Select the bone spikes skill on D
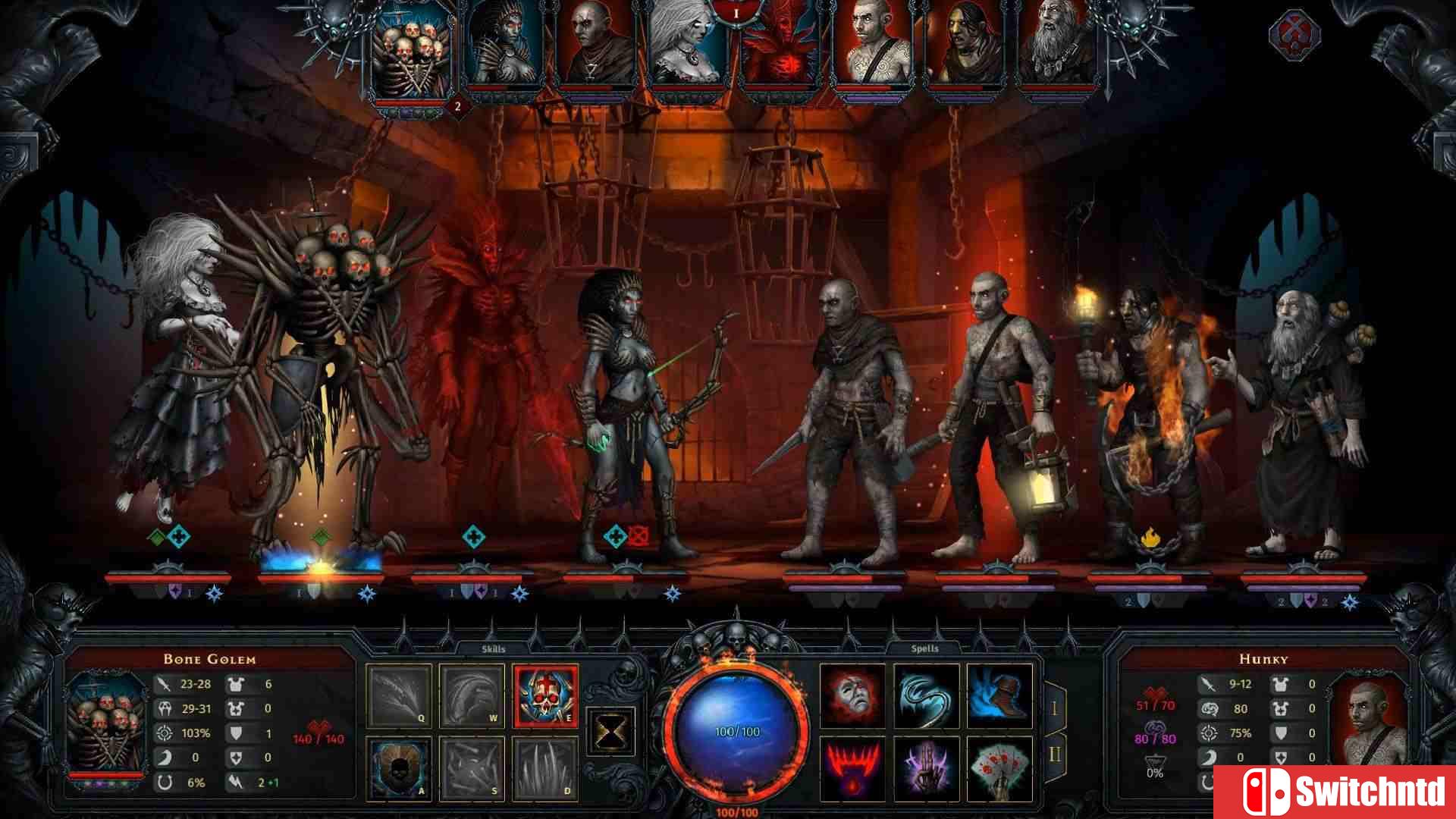1456x819 pixels. (545, 768)
